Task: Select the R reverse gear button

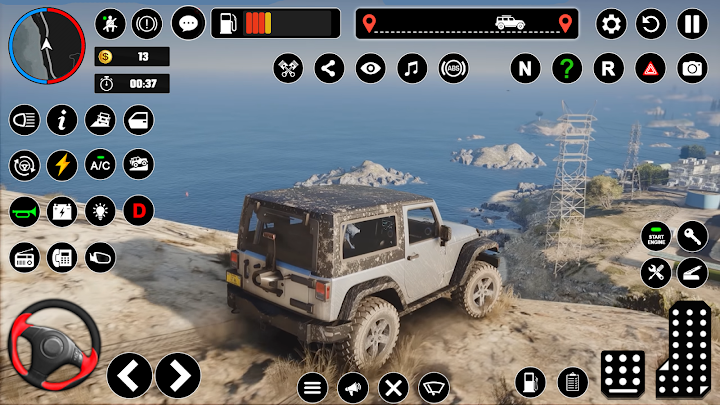Action: (x=607, y=68)
